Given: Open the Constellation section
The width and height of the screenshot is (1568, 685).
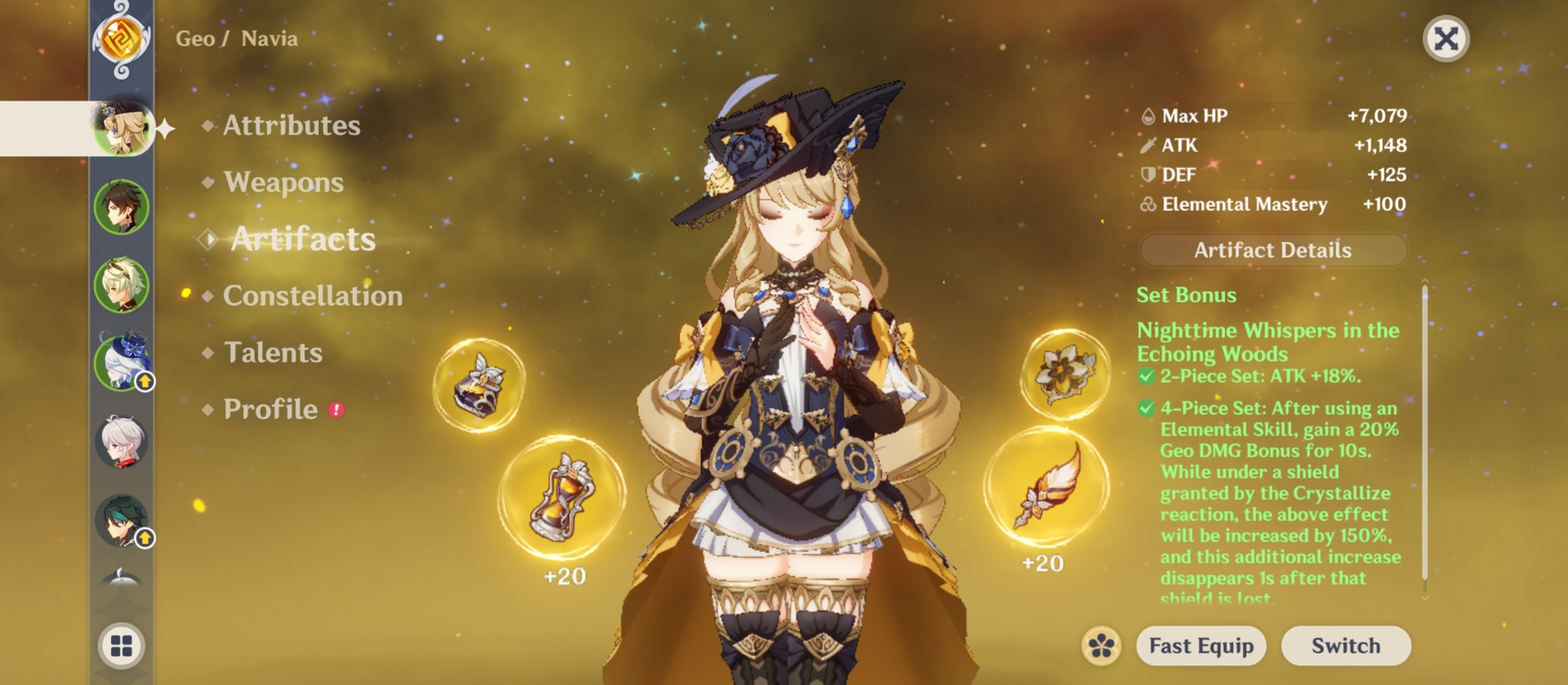Looking at the screenshot, I should pyautogui.click(x=312, y=297).
